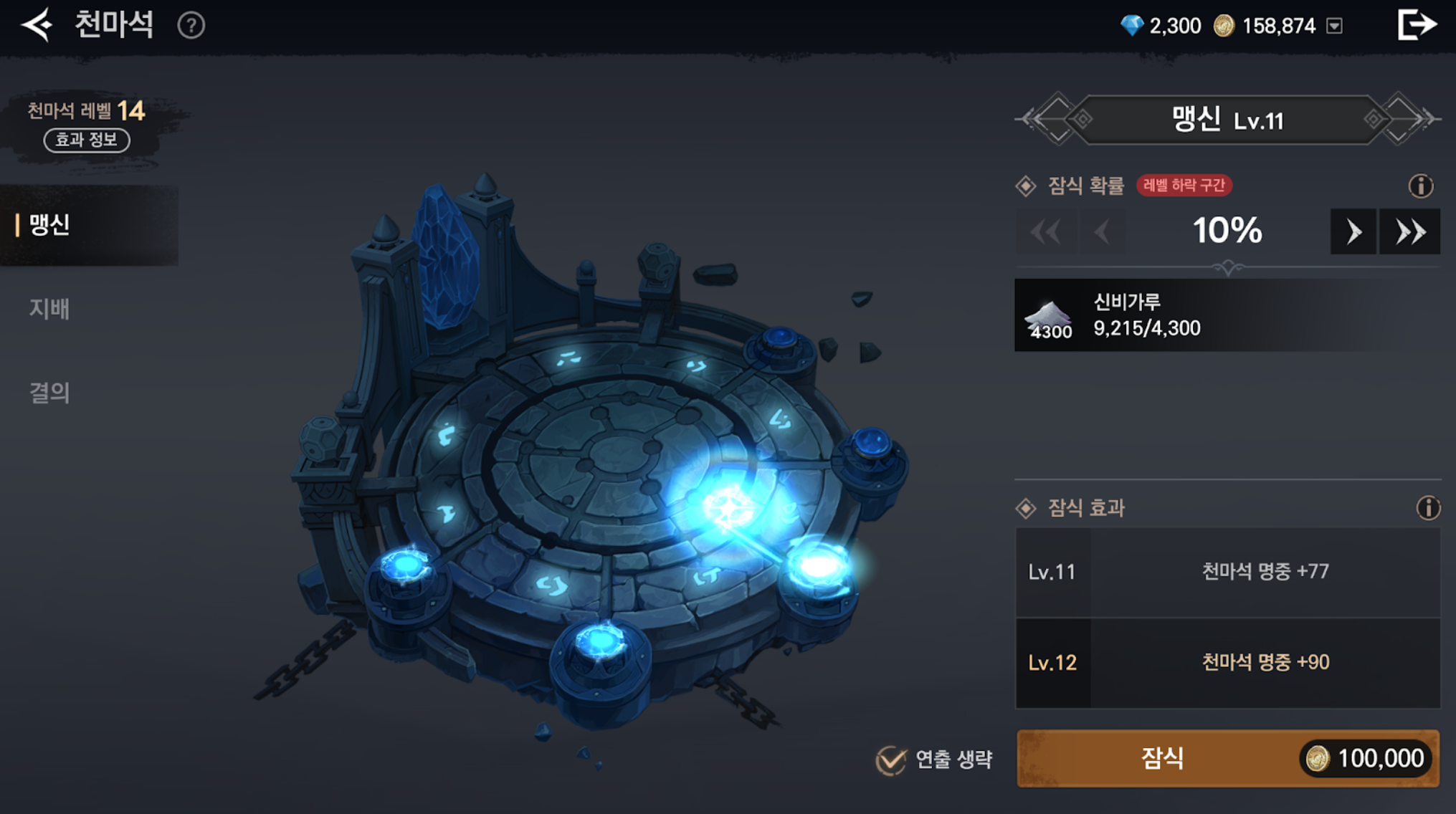Open the 천마석 help question mark
The width and height of the screenshot is (1456, 814).
191,27
